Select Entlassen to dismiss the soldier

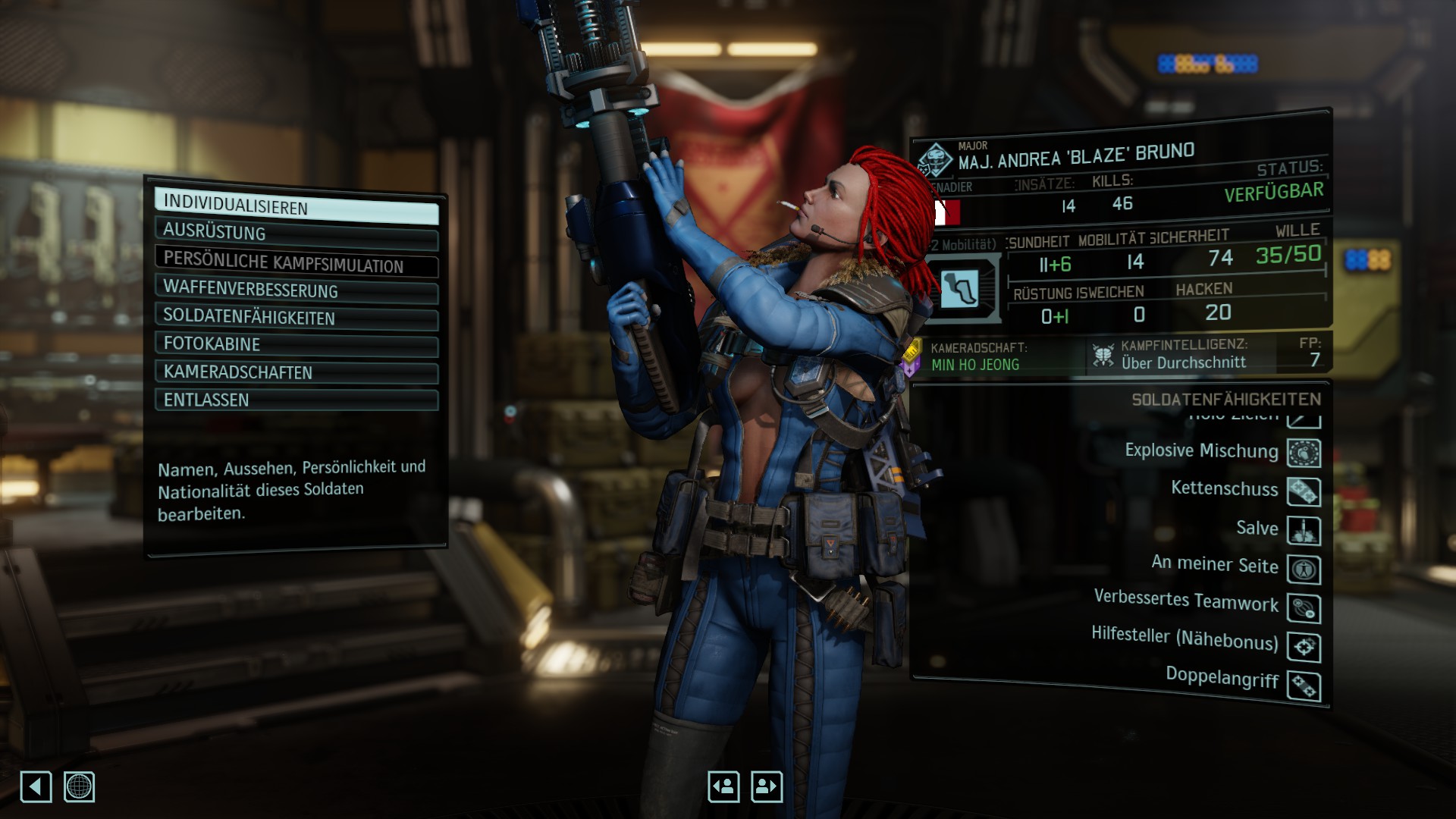coord(296,400)
